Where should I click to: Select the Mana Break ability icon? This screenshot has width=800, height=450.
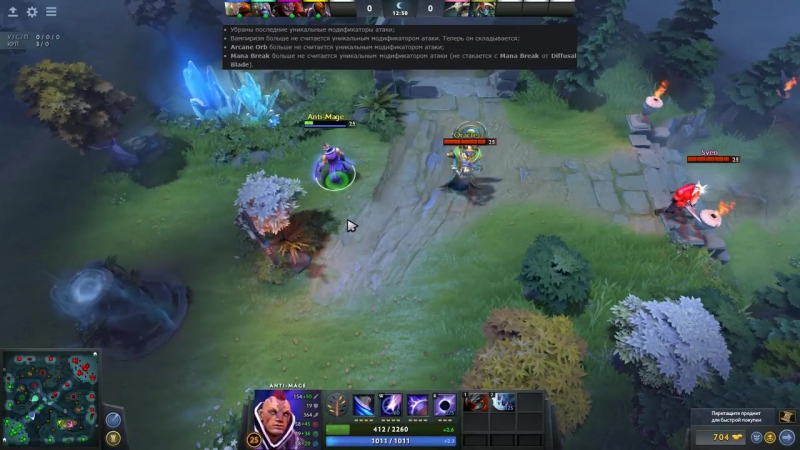pos(364,405)
